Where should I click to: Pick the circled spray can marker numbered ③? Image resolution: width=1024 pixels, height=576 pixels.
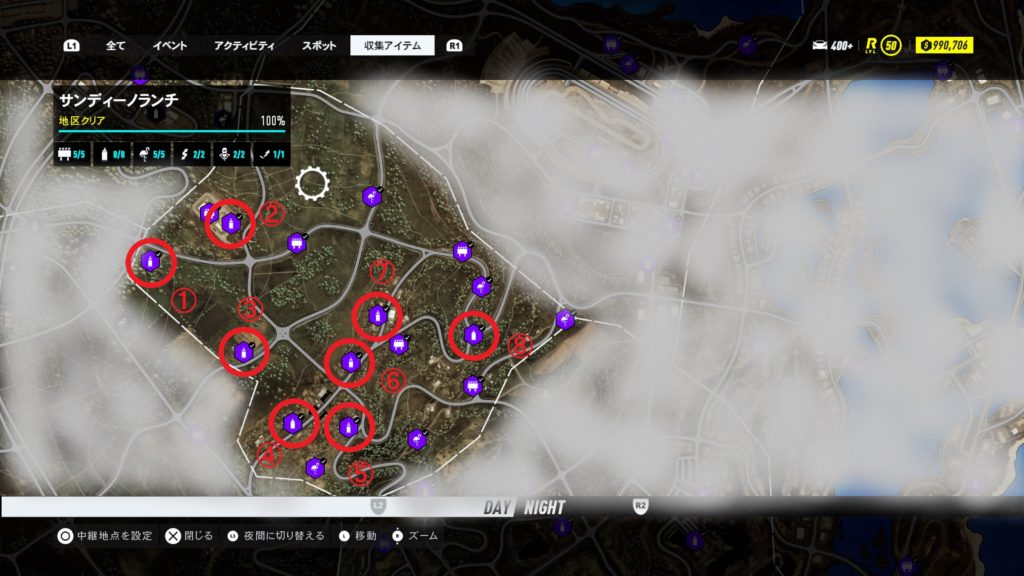(x=244, y=351)
